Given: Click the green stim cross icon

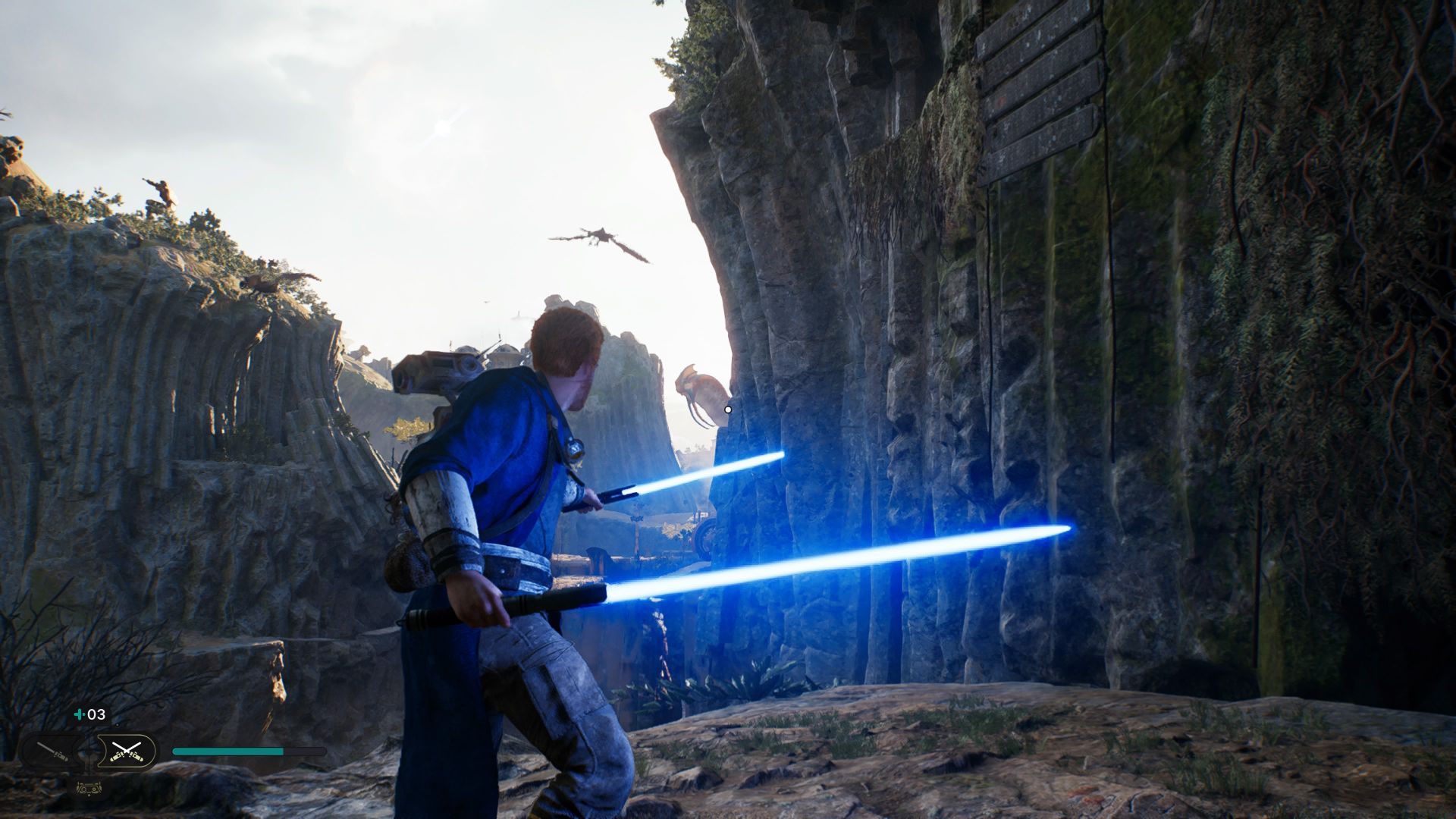Looking at the screenshot, I should pyautogui.click(x=80, y=714).
